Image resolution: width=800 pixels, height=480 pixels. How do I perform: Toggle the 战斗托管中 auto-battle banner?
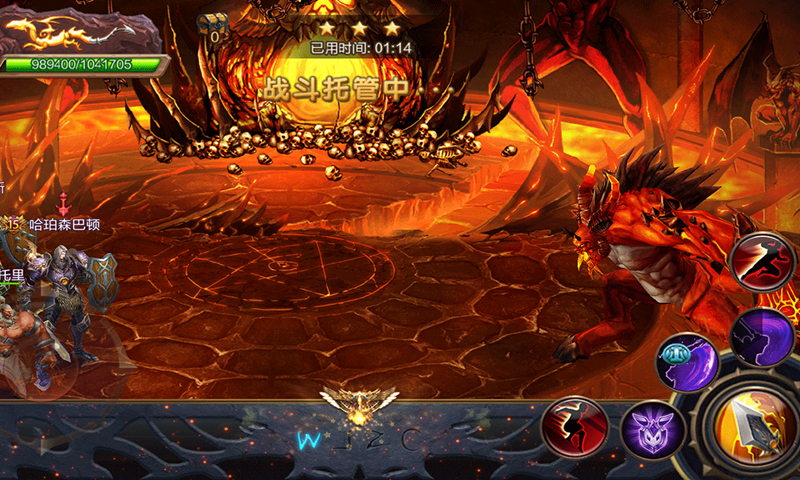tap(336, 88)
